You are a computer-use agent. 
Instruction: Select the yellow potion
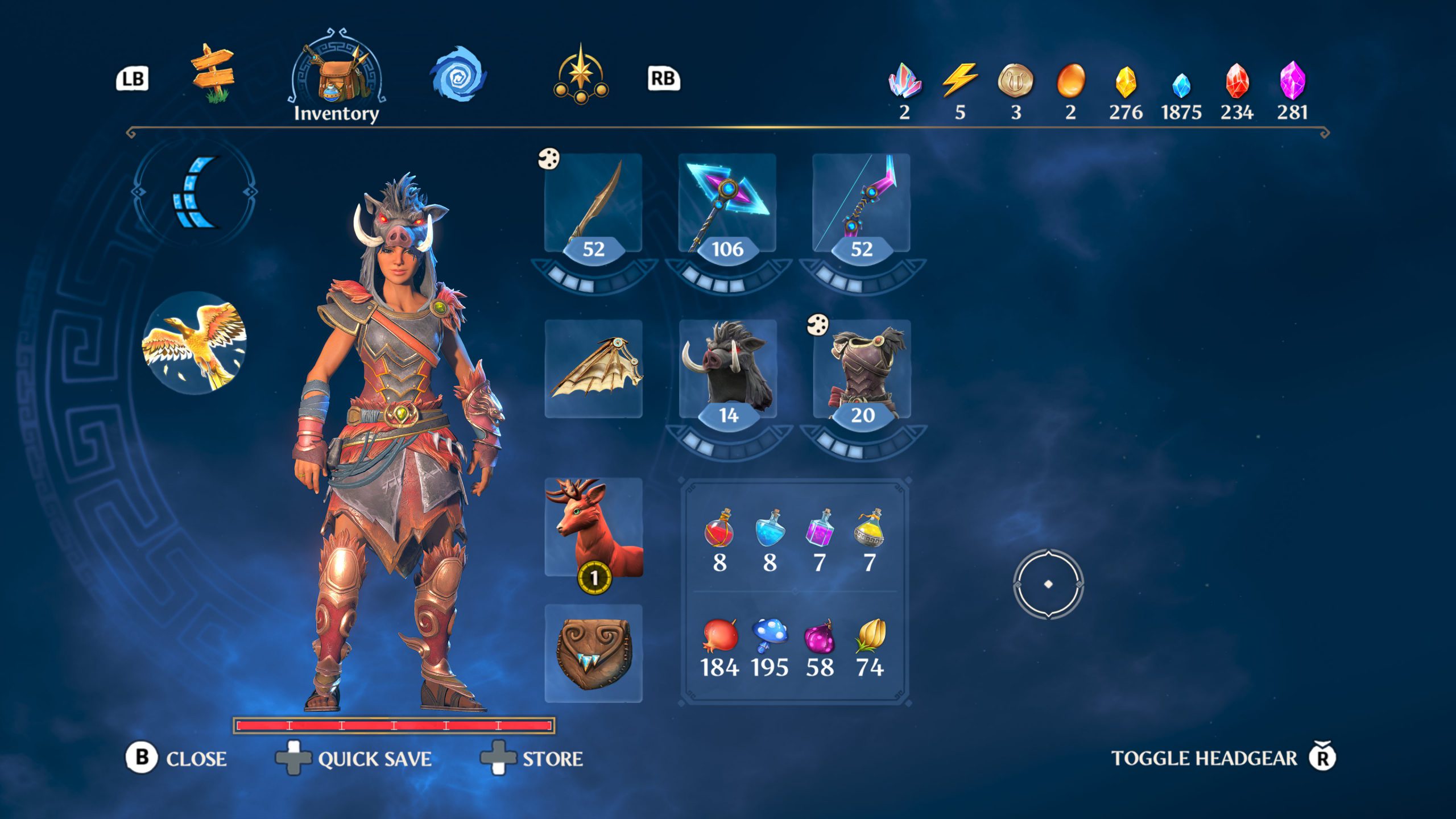pyautogui.click(x=869, y=529)
